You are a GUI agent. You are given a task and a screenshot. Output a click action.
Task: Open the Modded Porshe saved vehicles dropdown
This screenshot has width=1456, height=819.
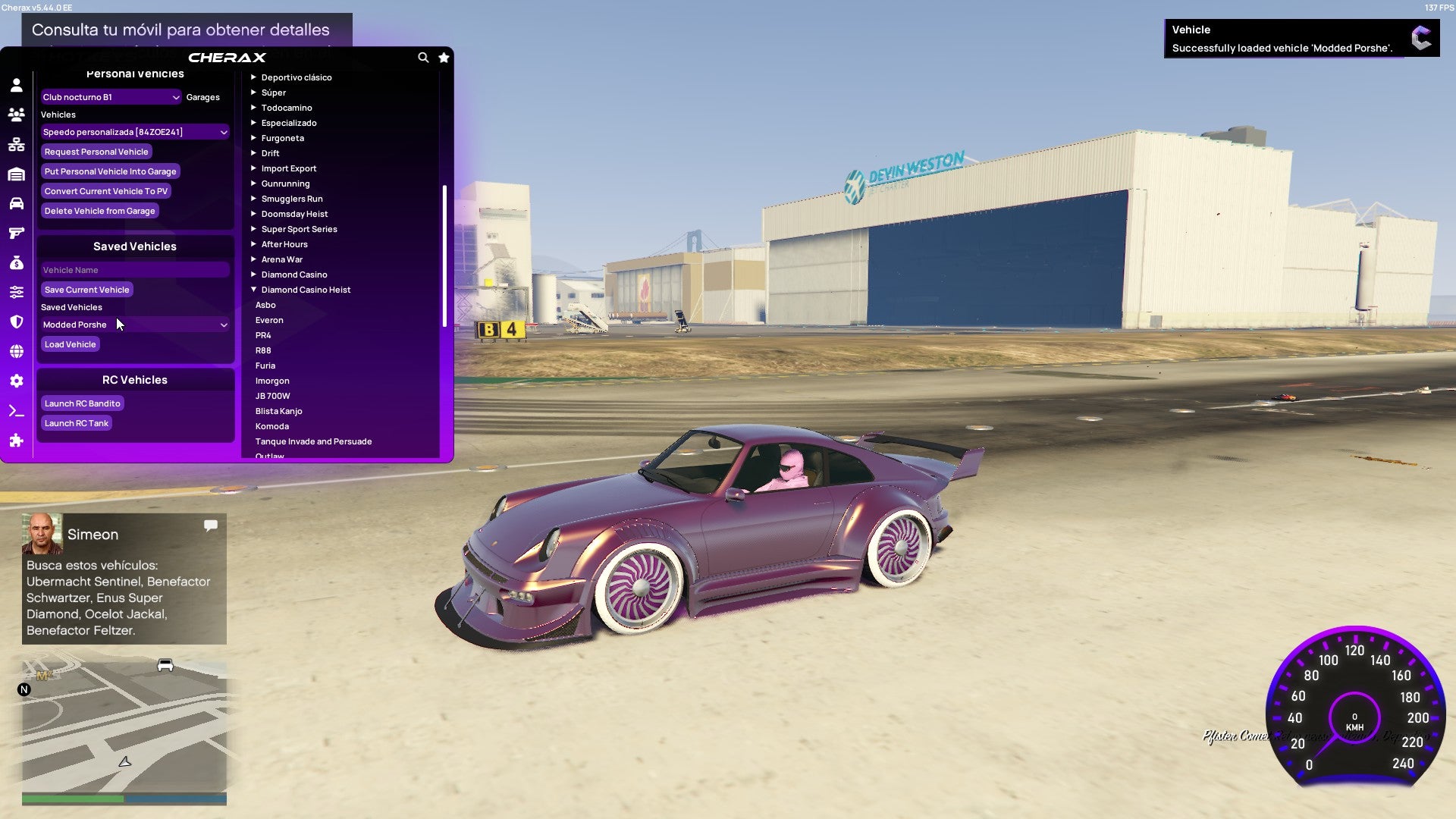(x=135, y=325)
